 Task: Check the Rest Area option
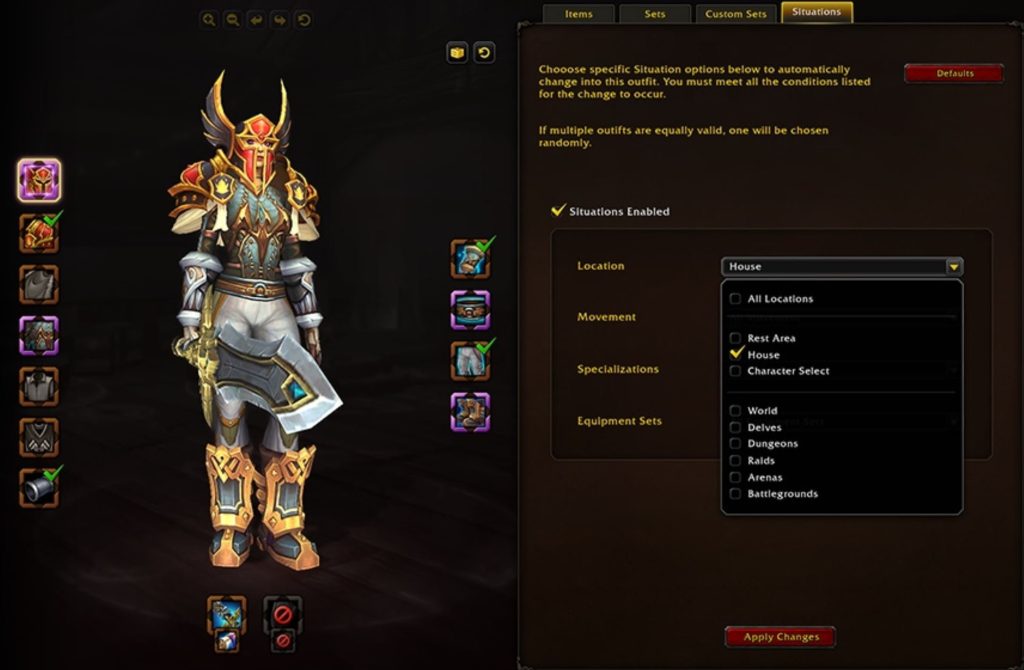click(x=736, y=338)
